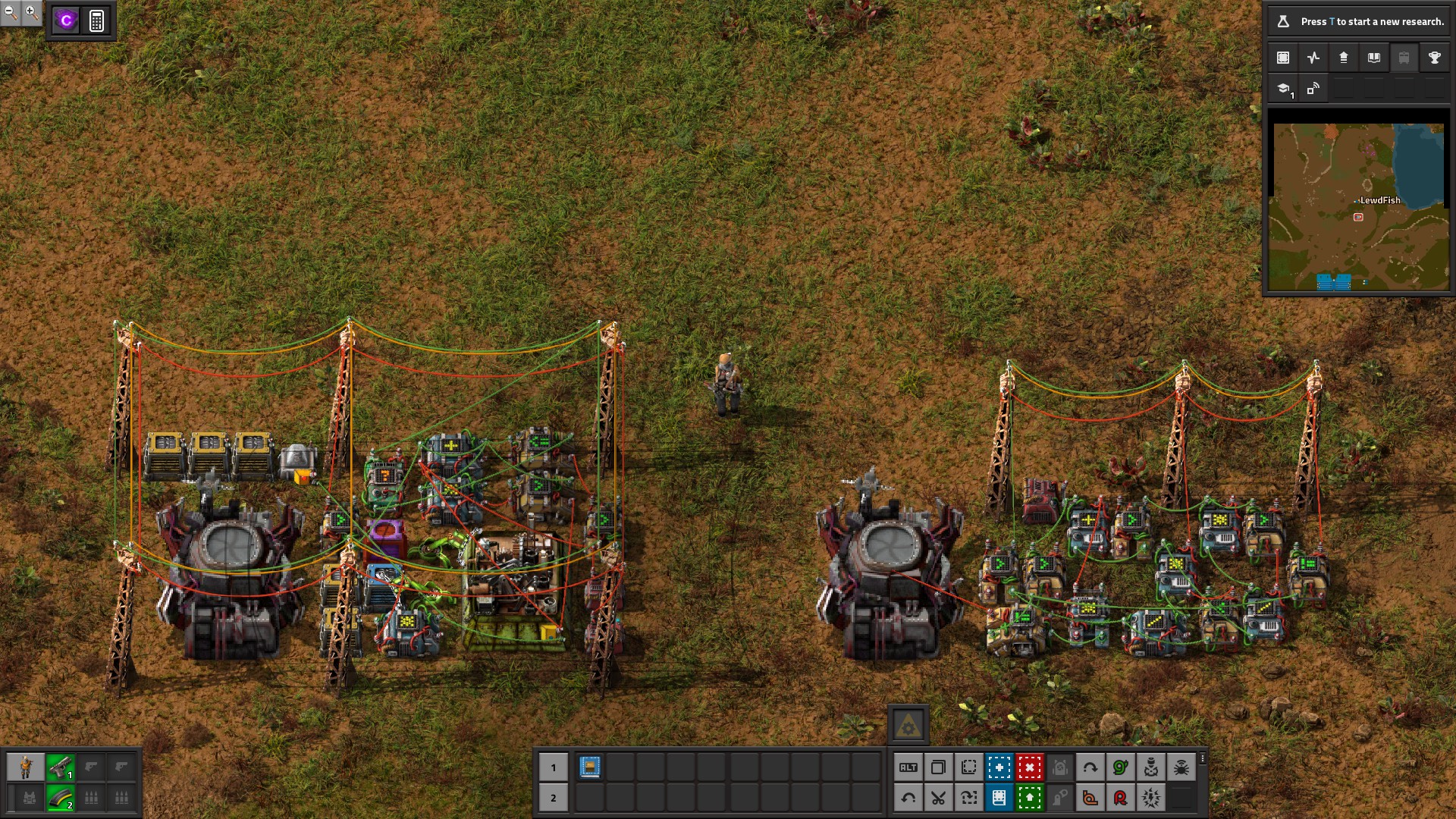This screenshot has height=819, width=1456.
Task: Click the magnifier zoom-in button
Action: pos(31,12)
